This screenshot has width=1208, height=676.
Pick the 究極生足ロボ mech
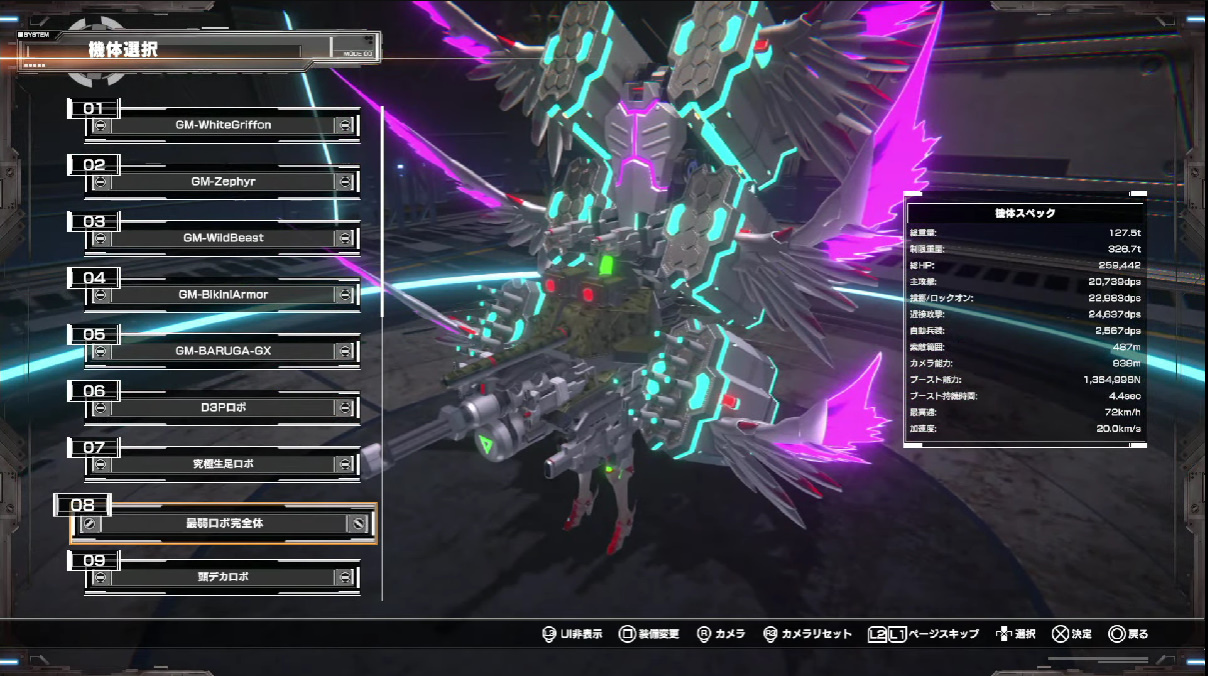tap(224, 464)
